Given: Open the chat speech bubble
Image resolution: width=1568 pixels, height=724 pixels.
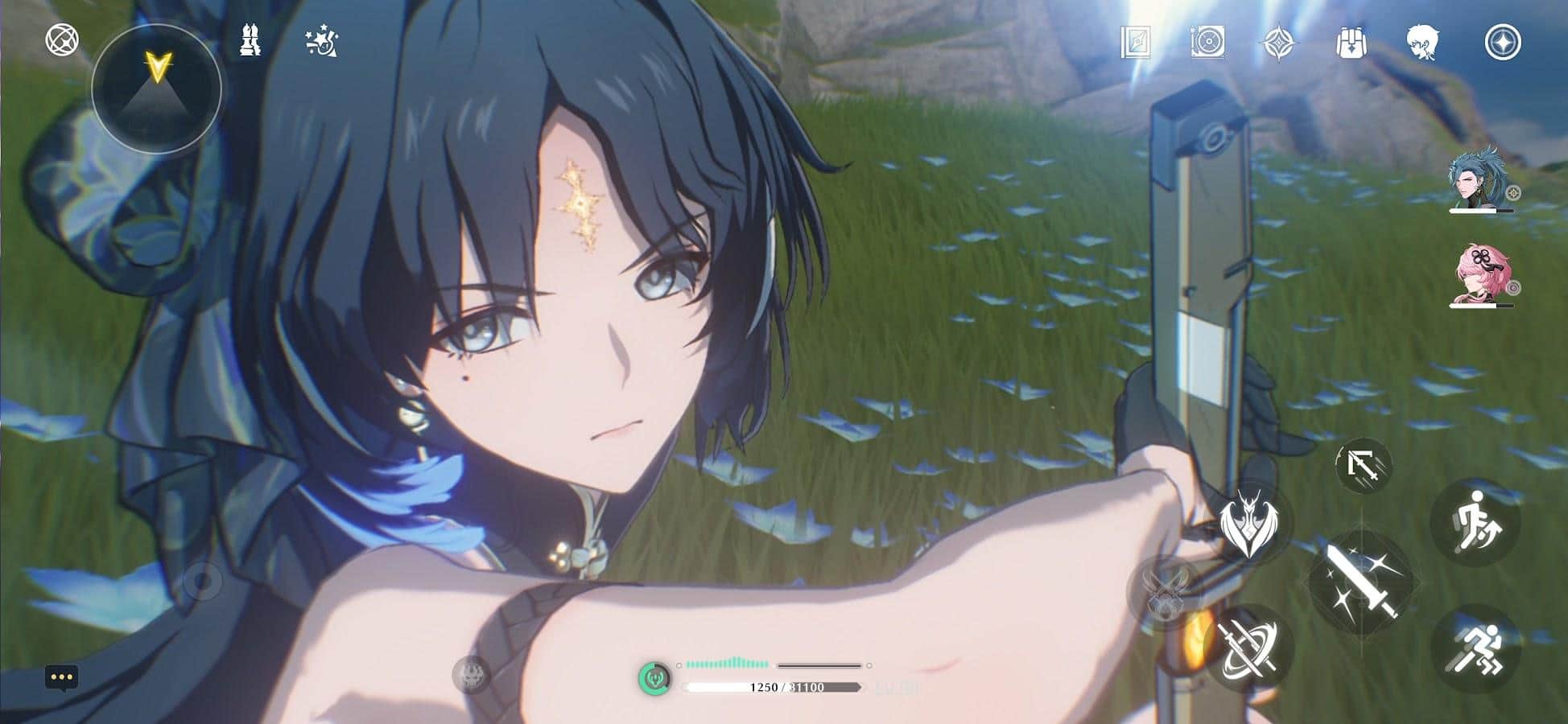Looking at the screenshot, I should click(x=62, y=677).
